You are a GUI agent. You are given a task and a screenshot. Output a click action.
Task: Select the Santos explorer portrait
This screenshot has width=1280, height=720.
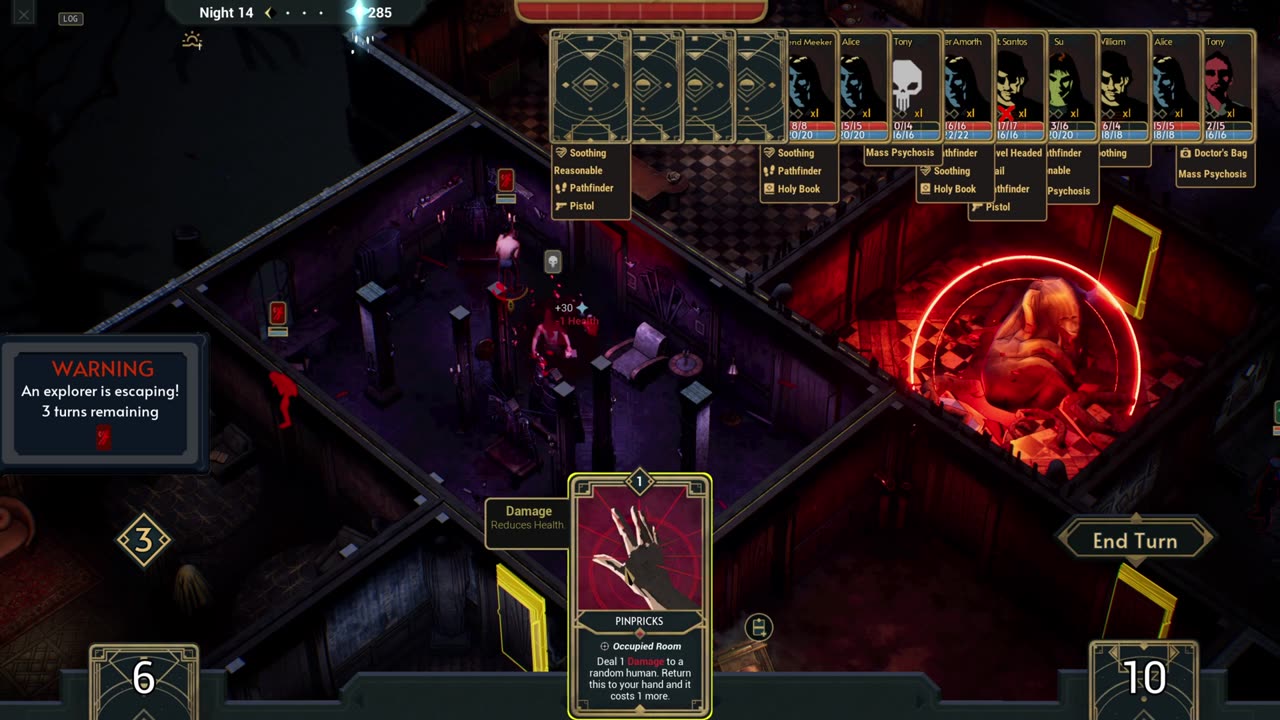[x=1020, y=87]
